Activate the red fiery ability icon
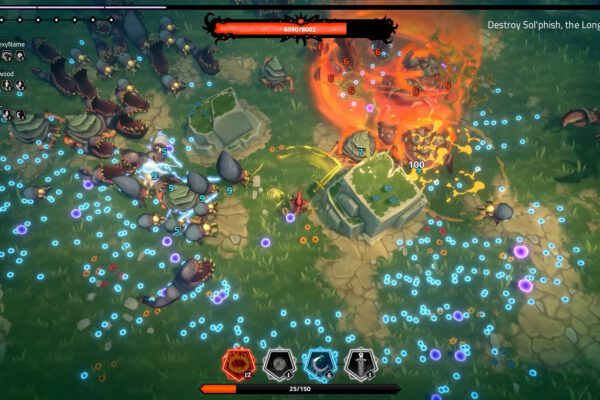Screen dimensions: 600x400 238,364
